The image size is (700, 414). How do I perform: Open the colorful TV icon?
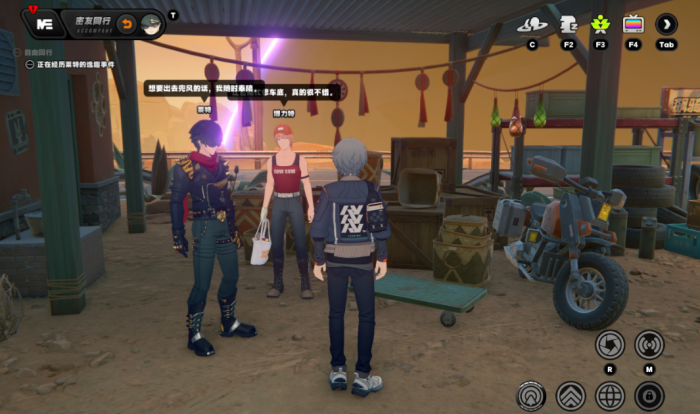coord(633,24)
